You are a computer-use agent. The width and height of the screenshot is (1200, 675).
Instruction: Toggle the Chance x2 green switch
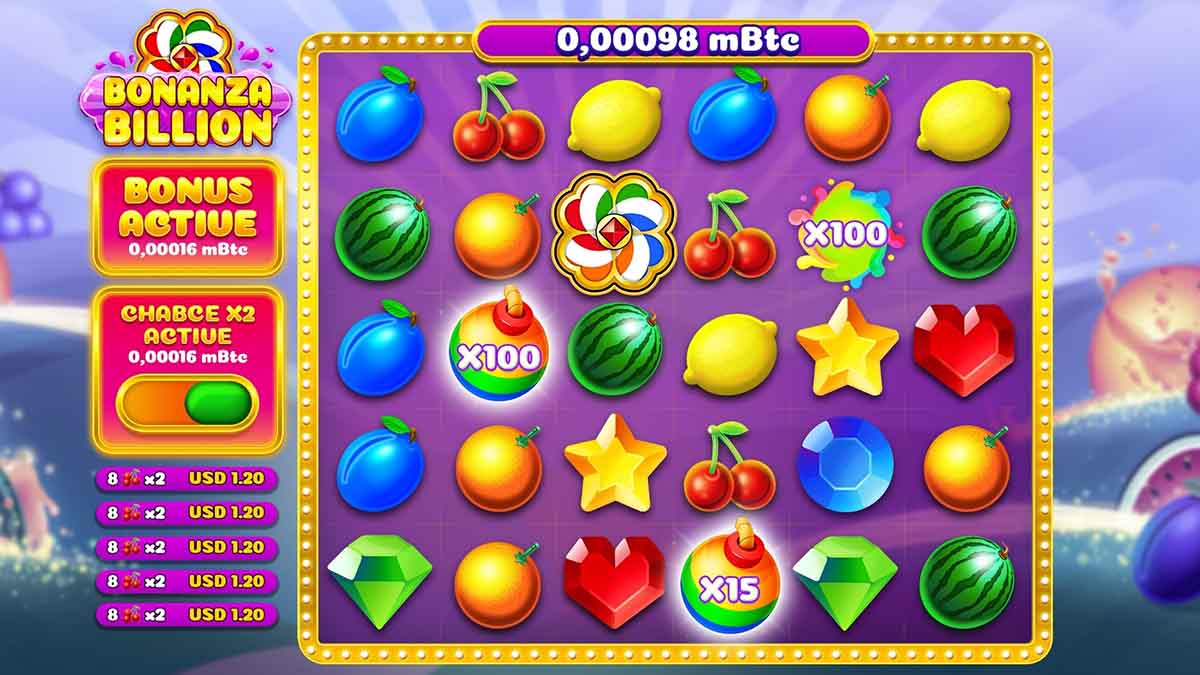pos(188,402)
